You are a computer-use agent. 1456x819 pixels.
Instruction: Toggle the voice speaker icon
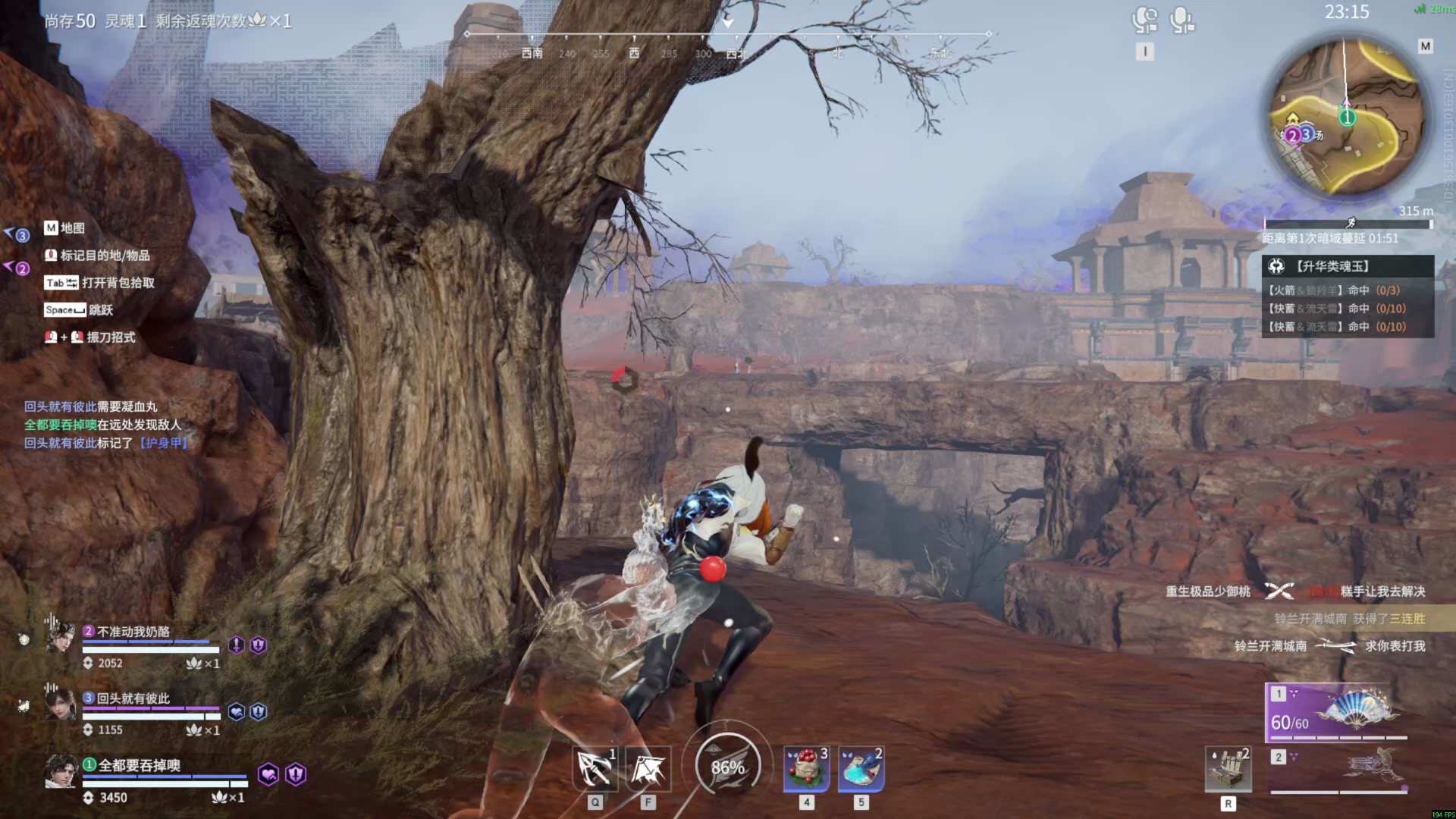[x=1144, y=20]
